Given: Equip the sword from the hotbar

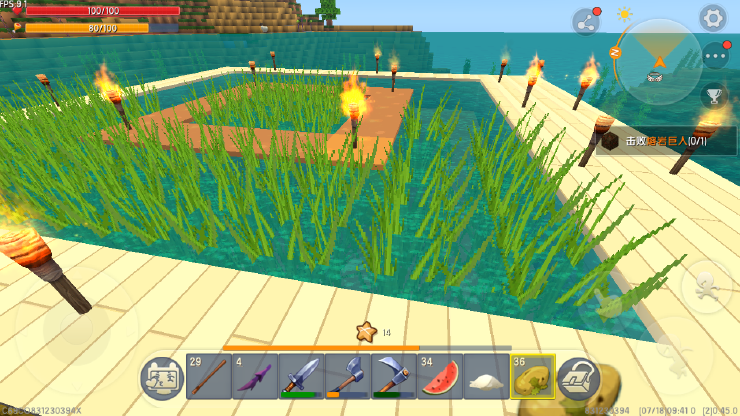Looking at the screenshot, I should pos(301,378).
